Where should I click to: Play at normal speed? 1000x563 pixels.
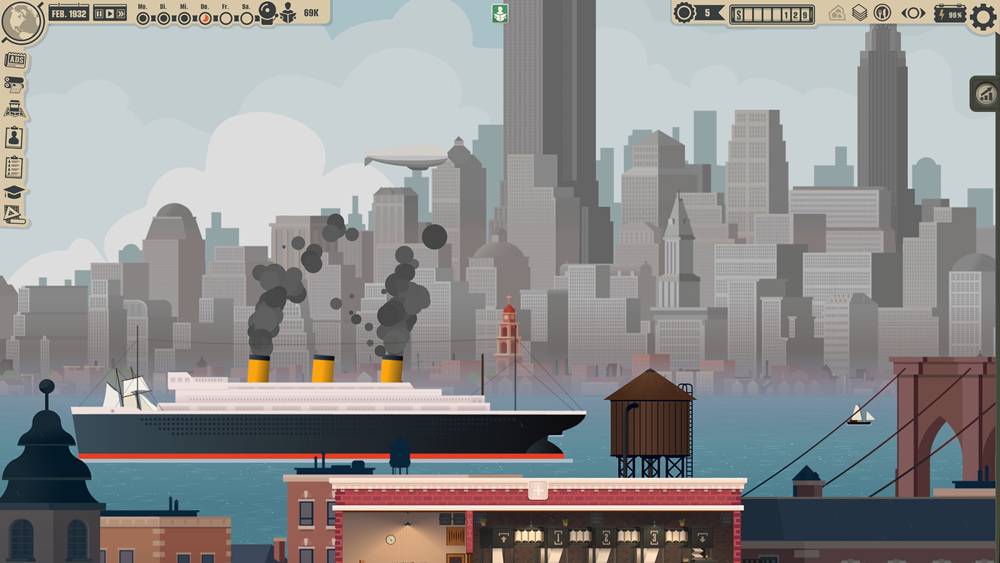(x=110, y=13)
